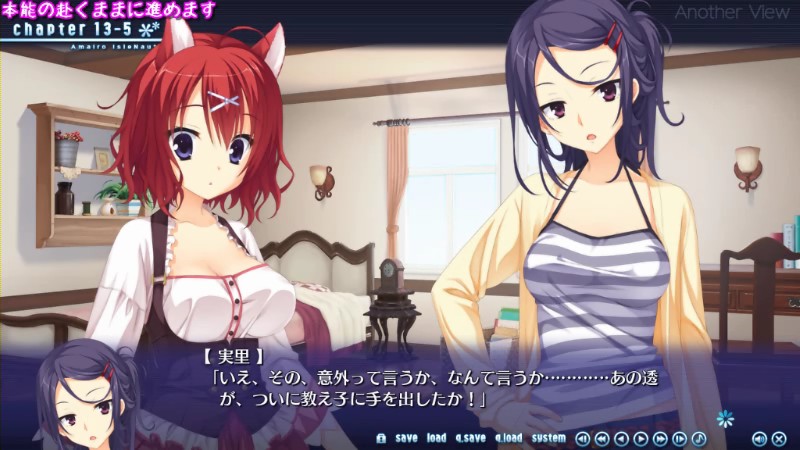
Task: Click the single left-arrow back button
Action: [621, 438]
